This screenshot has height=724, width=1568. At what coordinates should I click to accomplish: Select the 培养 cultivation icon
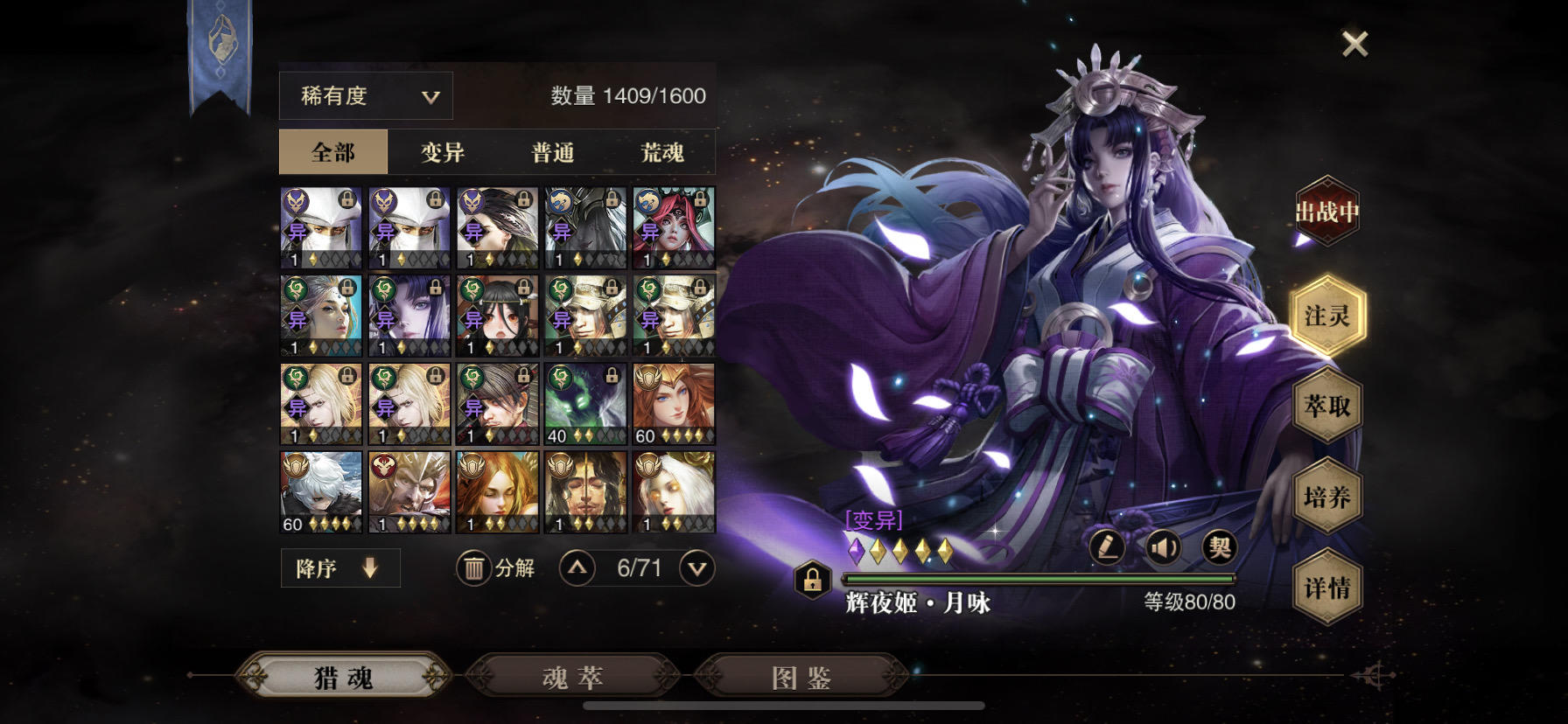1326,497
